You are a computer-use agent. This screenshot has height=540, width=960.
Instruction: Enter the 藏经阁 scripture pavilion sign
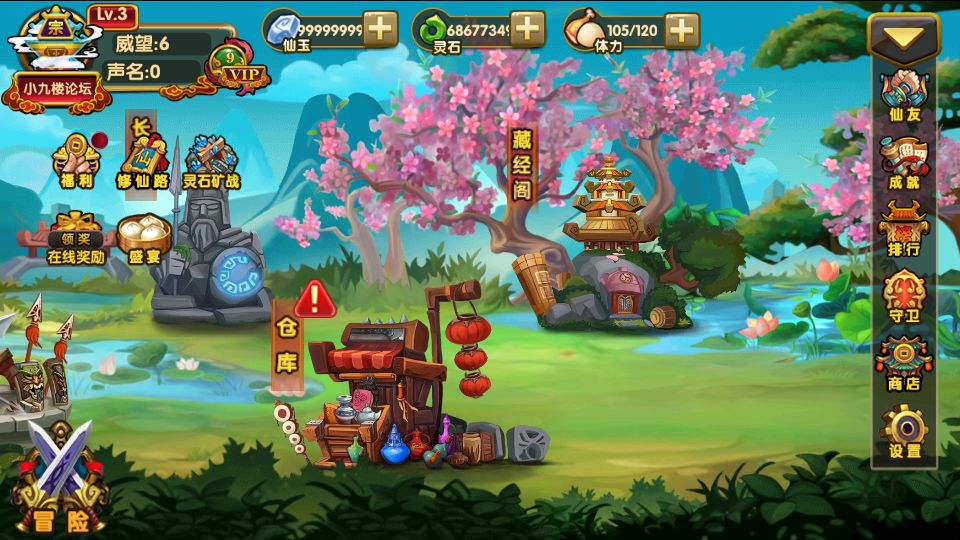coord(522,163)
